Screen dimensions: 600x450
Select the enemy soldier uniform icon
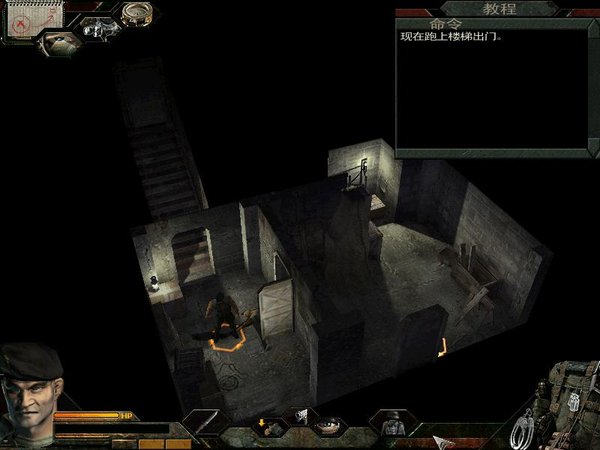(x=390, y=424)
